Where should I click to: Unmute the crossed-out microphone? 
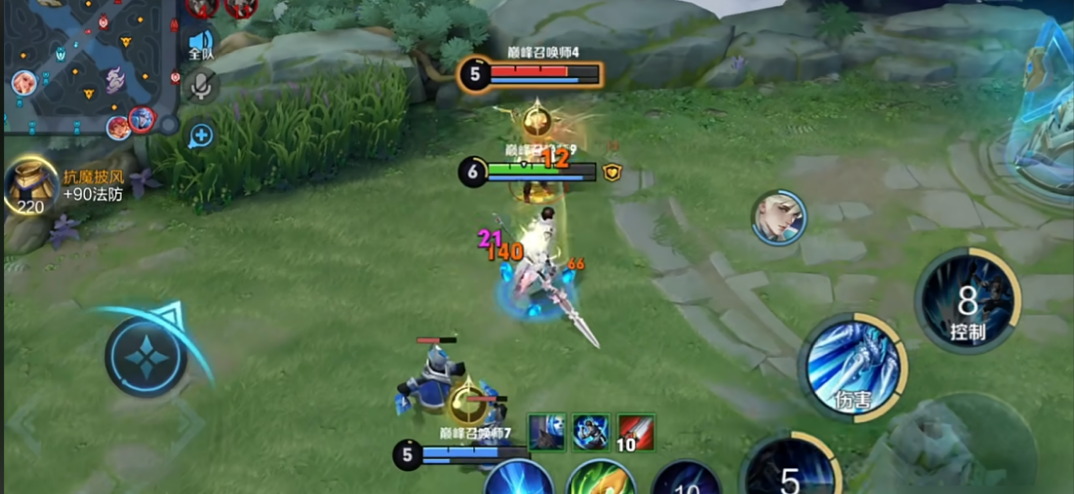(201, 86)
